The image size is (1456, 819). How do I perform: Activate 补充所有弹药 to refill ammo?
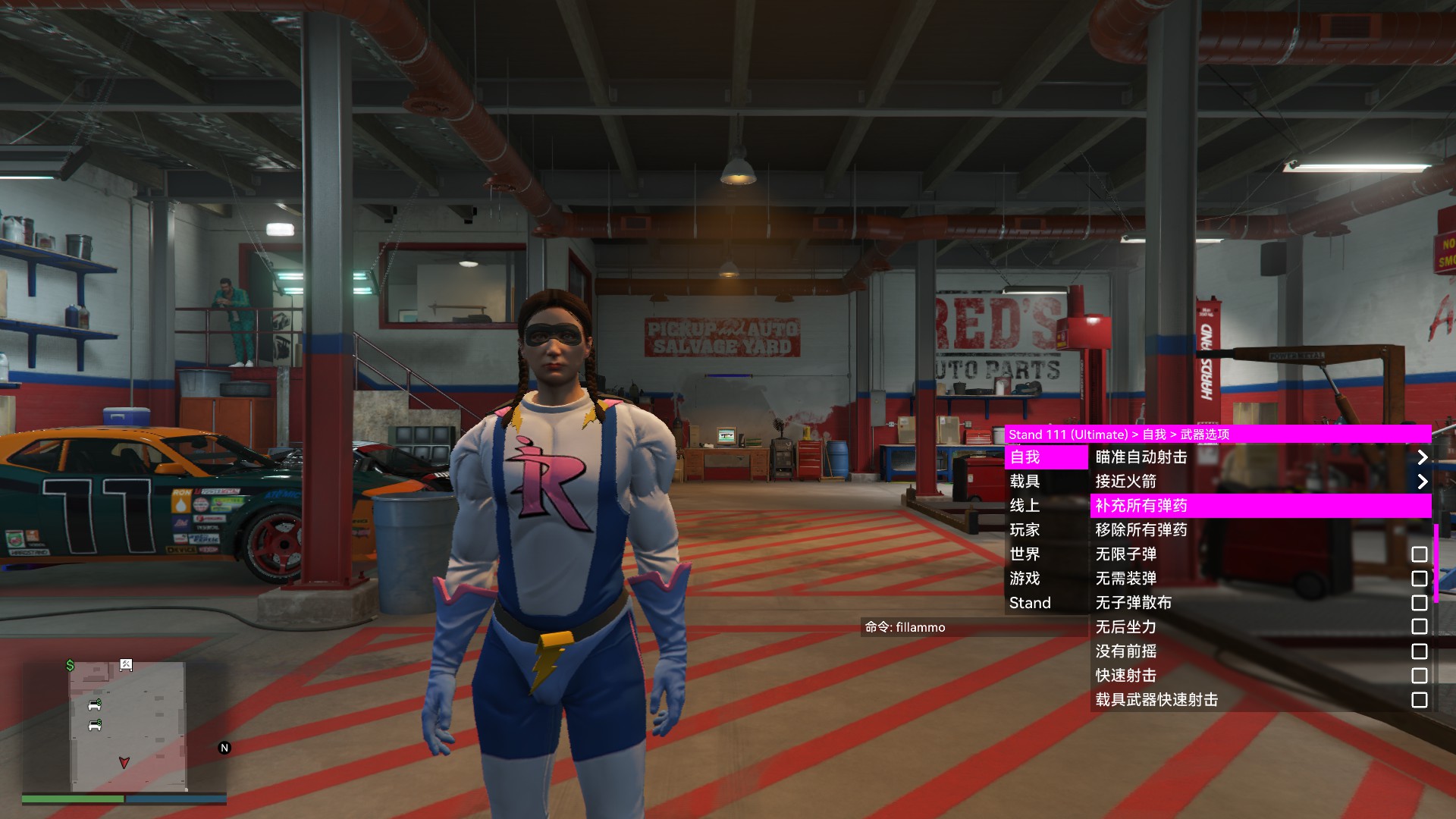(x=1259, y=506)
